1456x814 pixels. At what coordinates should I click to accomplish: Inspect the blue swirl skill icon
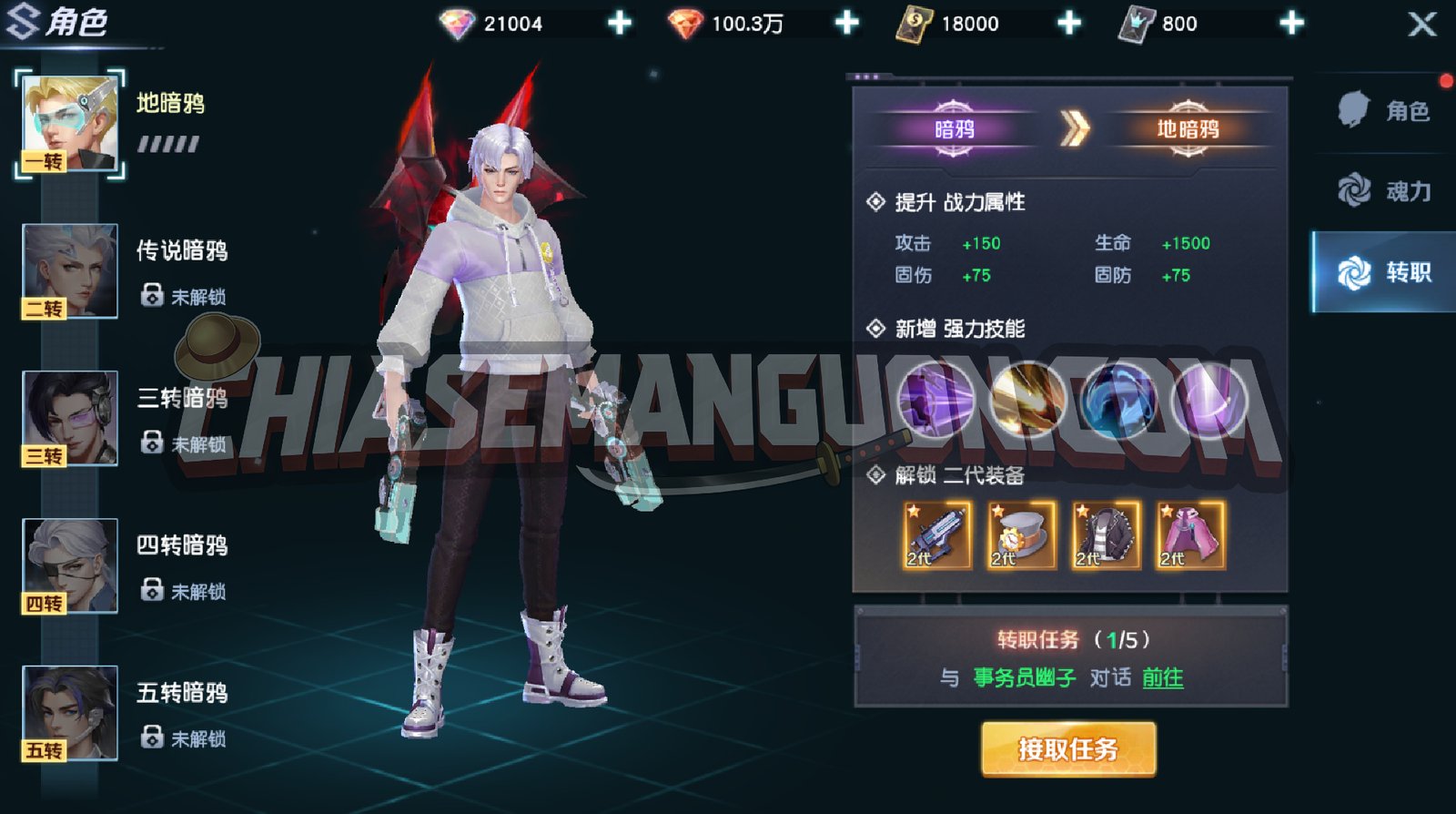[x=1119, y=399]
